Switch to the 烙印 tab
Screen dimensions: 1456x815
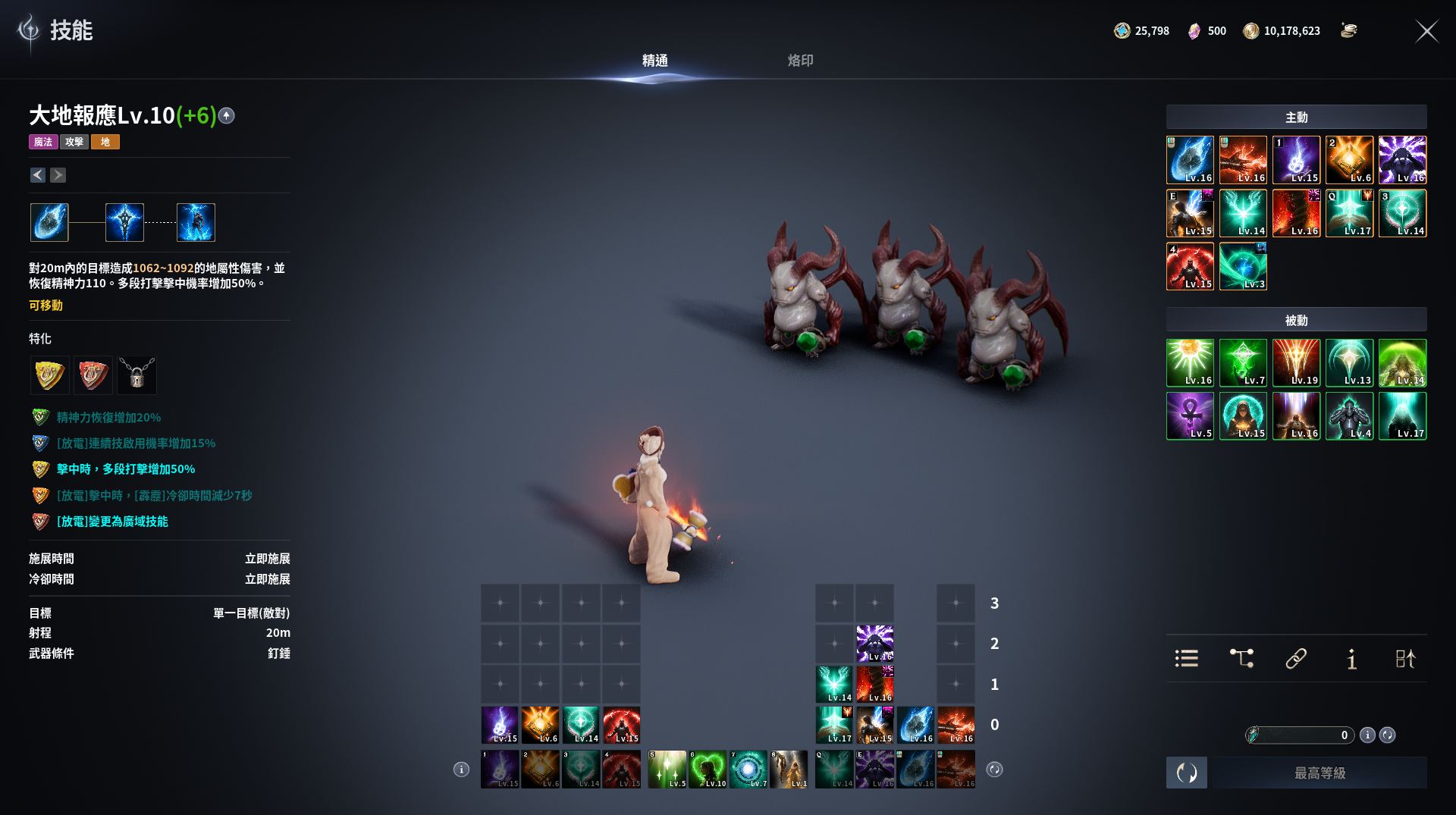800,61
